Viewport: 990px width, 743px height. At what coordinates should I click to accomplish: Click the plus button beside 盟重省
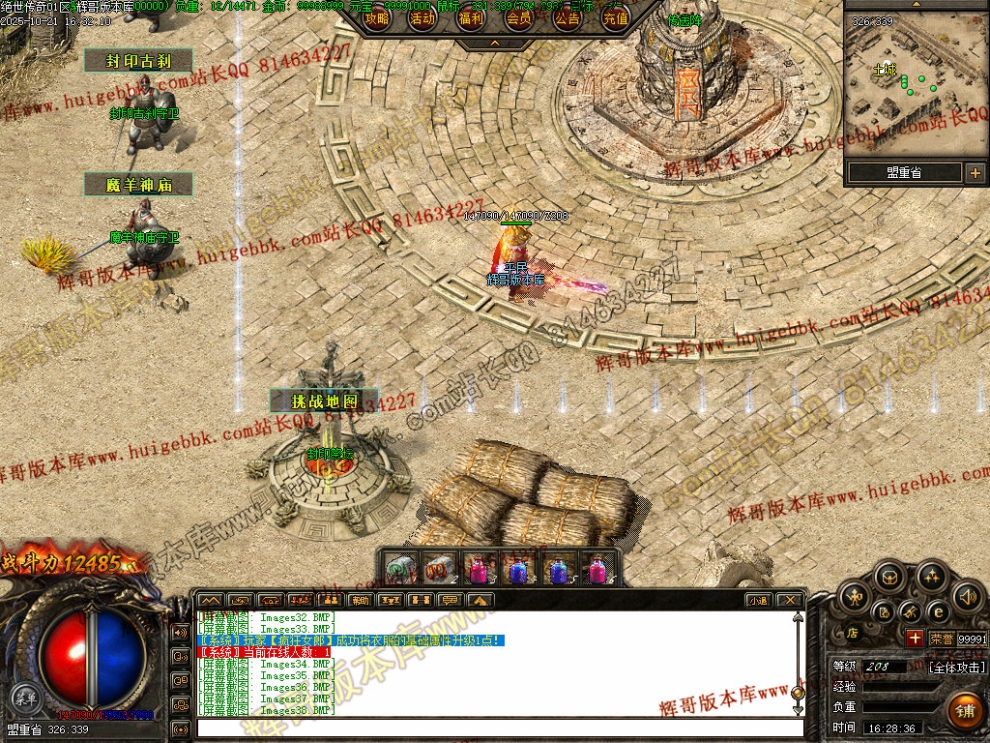coord(975,173)
